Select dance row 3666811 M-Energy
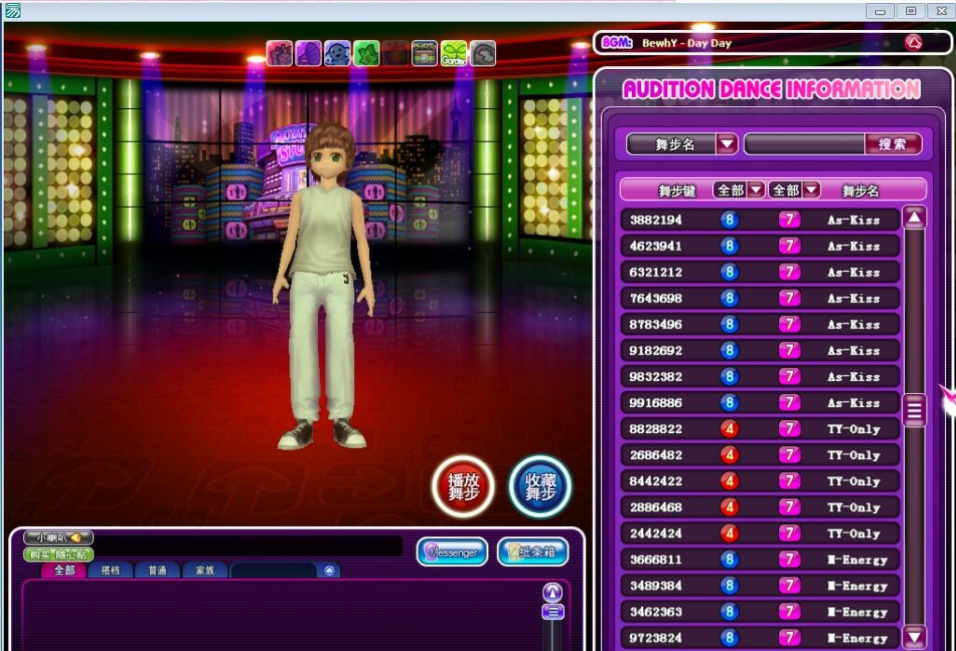Image resolution: width=956 pixels, height=651 pixels. (x=759, y=560)
